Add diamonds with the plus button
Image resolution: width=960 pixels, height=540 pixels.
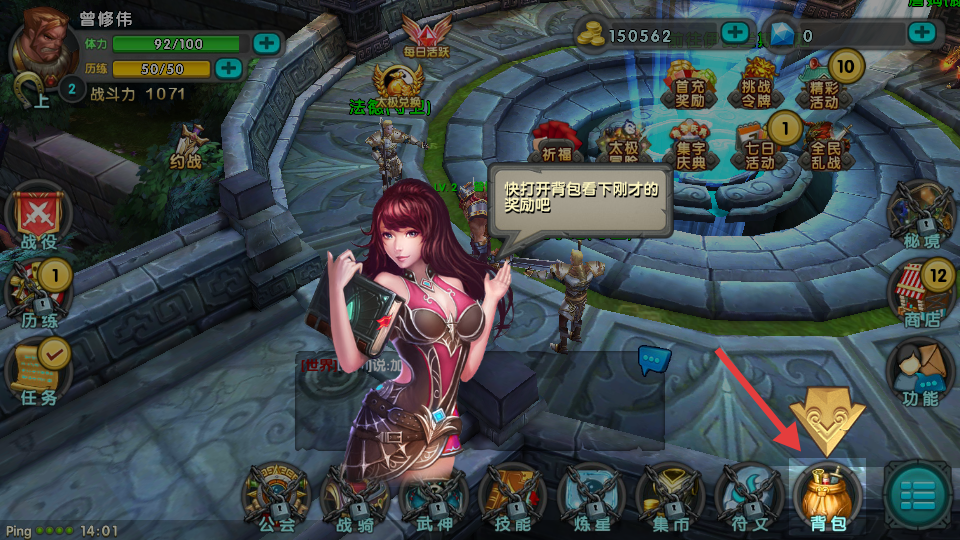click(x=921, y=33)
